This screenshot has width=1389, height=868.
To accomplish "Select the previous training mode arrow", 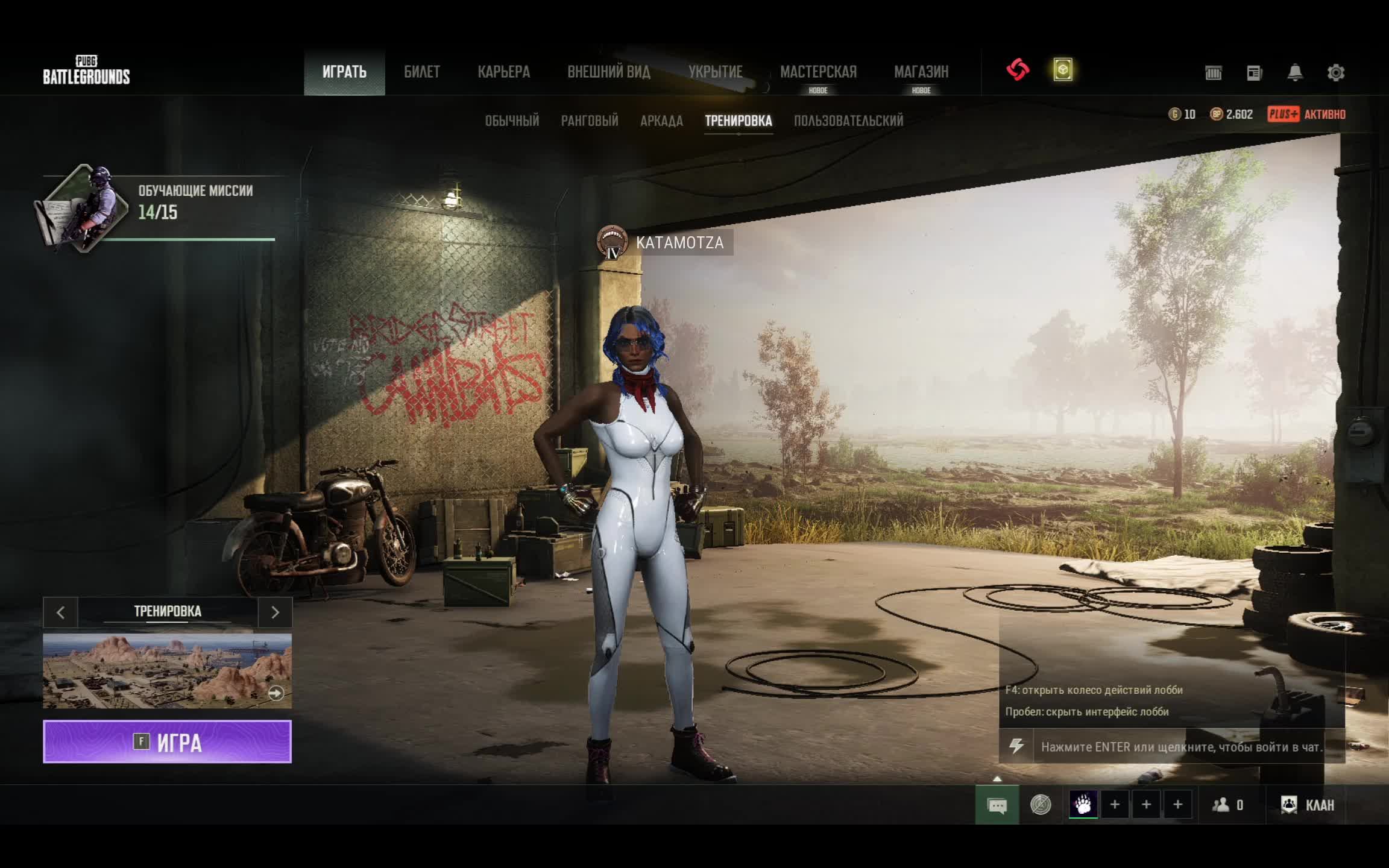I will (60, 612).
